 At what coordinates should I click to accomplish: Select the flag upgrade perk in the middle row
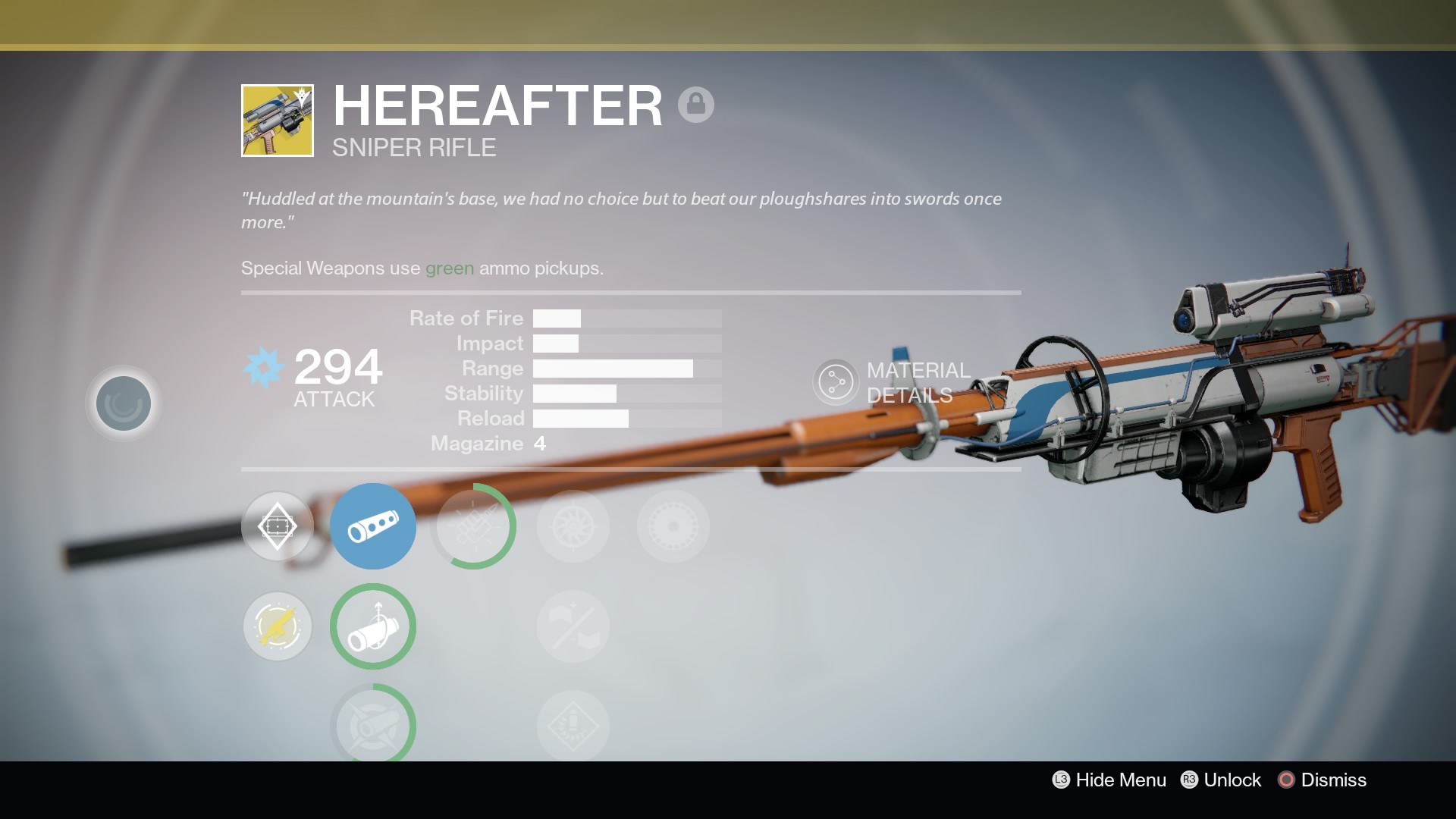[573, 626]
